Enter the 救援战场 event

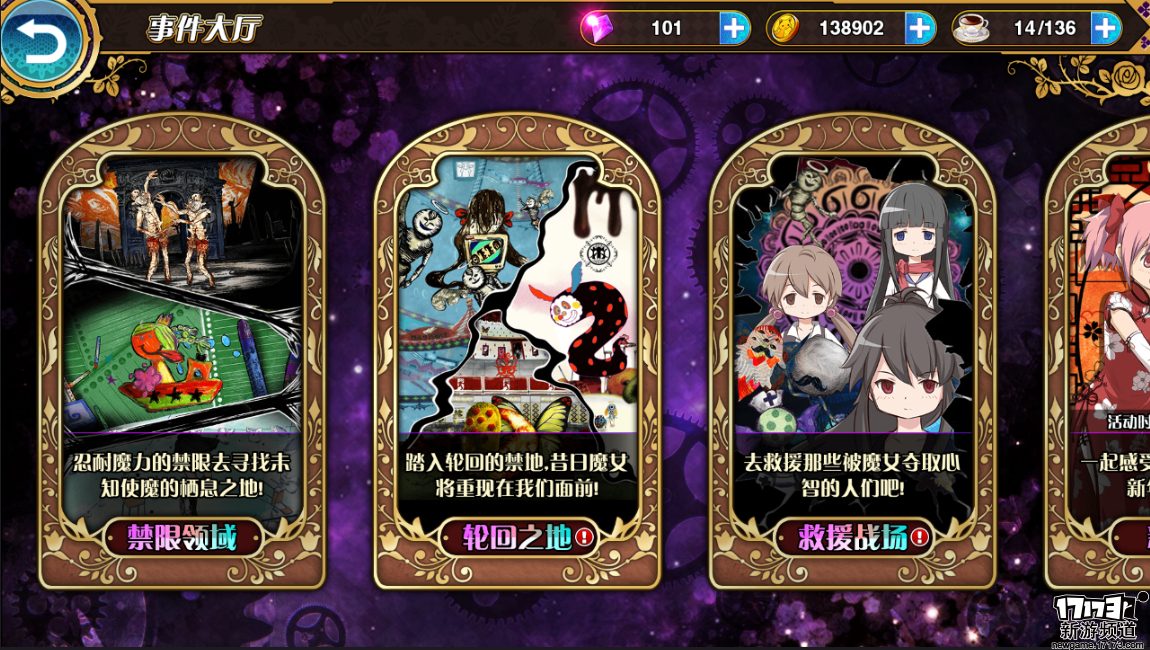coord(852,538)
